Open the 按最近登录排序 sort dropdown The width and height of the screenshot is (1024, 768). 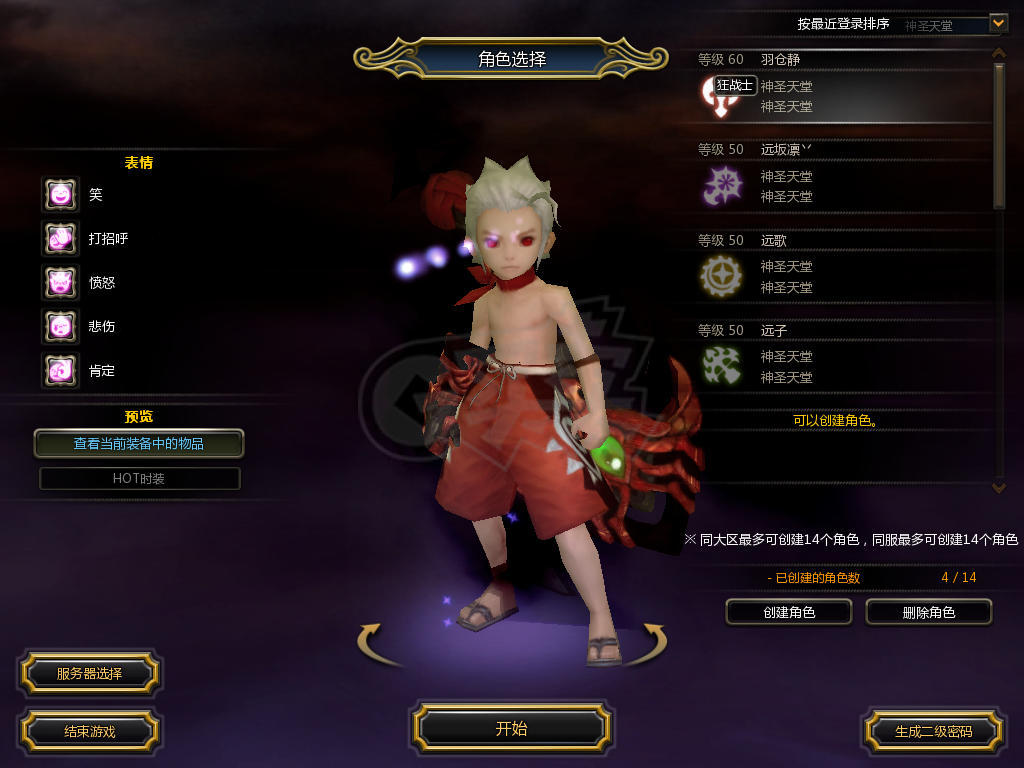tap(998, 23)
